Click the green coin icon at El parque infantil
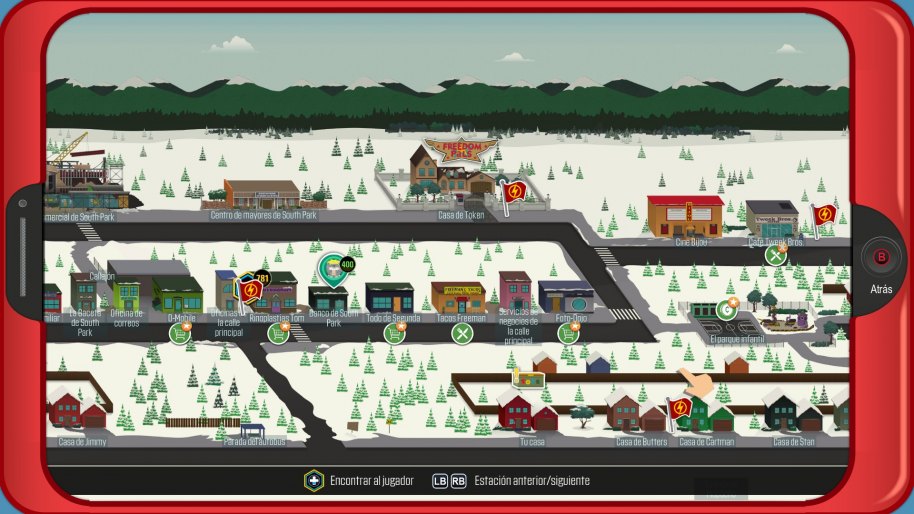The image size is (914, 514). [727, 310]
